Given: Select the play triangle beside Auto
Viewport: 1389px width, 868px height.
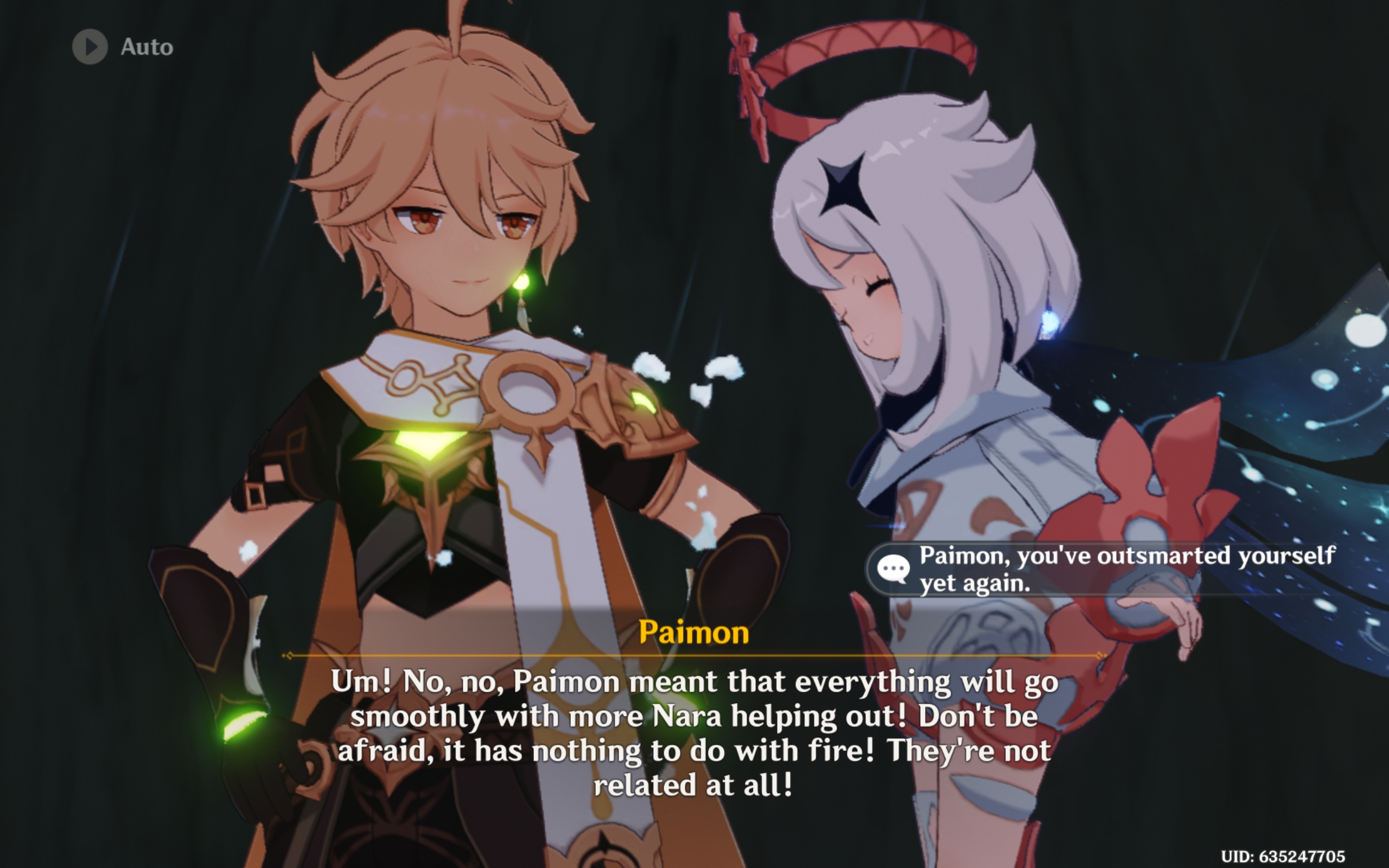Looking at the screenshot, I should (91, 47).
